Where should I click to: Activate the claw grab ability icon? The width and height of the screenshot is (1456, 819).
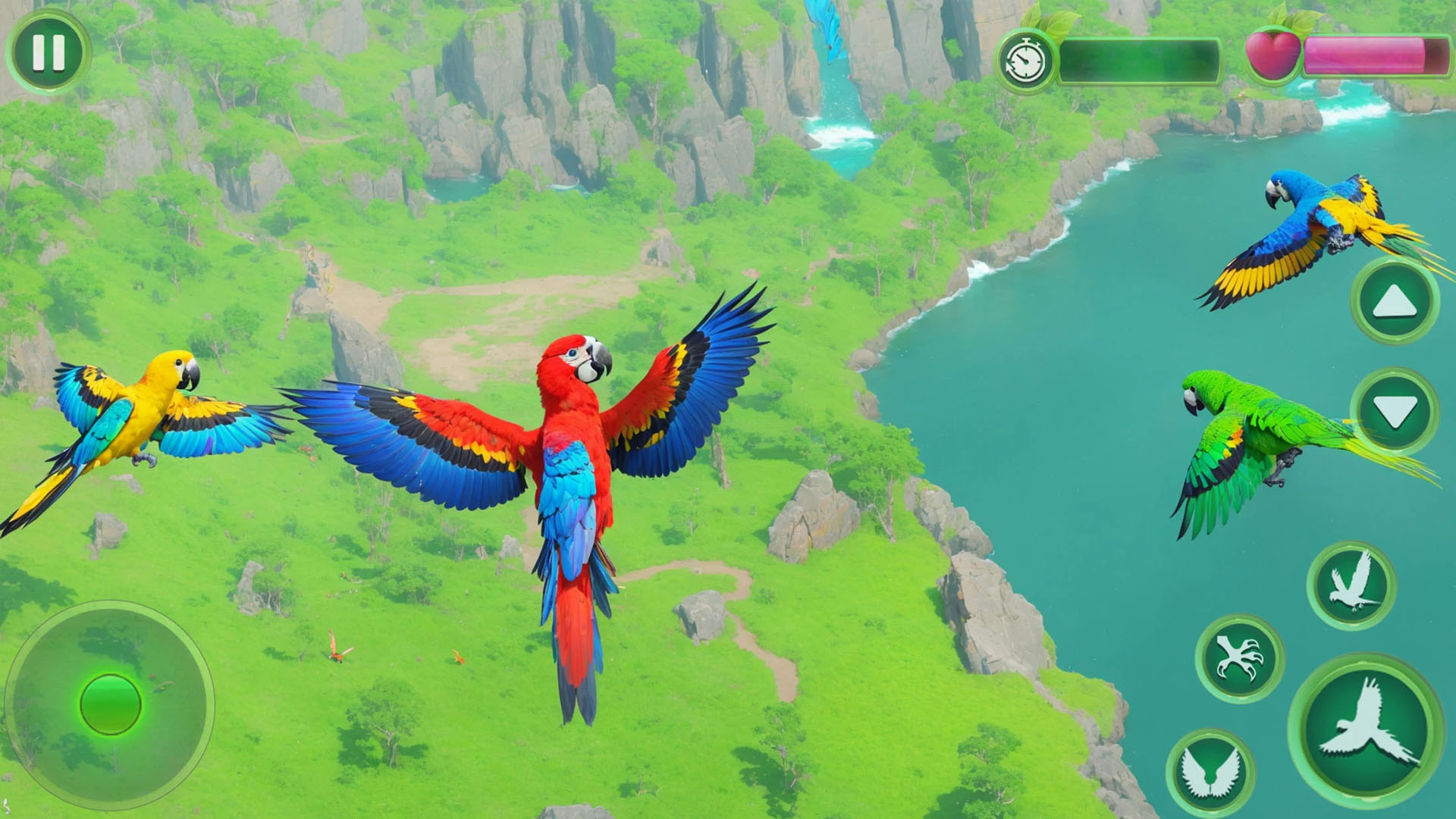click(1240, 657)
